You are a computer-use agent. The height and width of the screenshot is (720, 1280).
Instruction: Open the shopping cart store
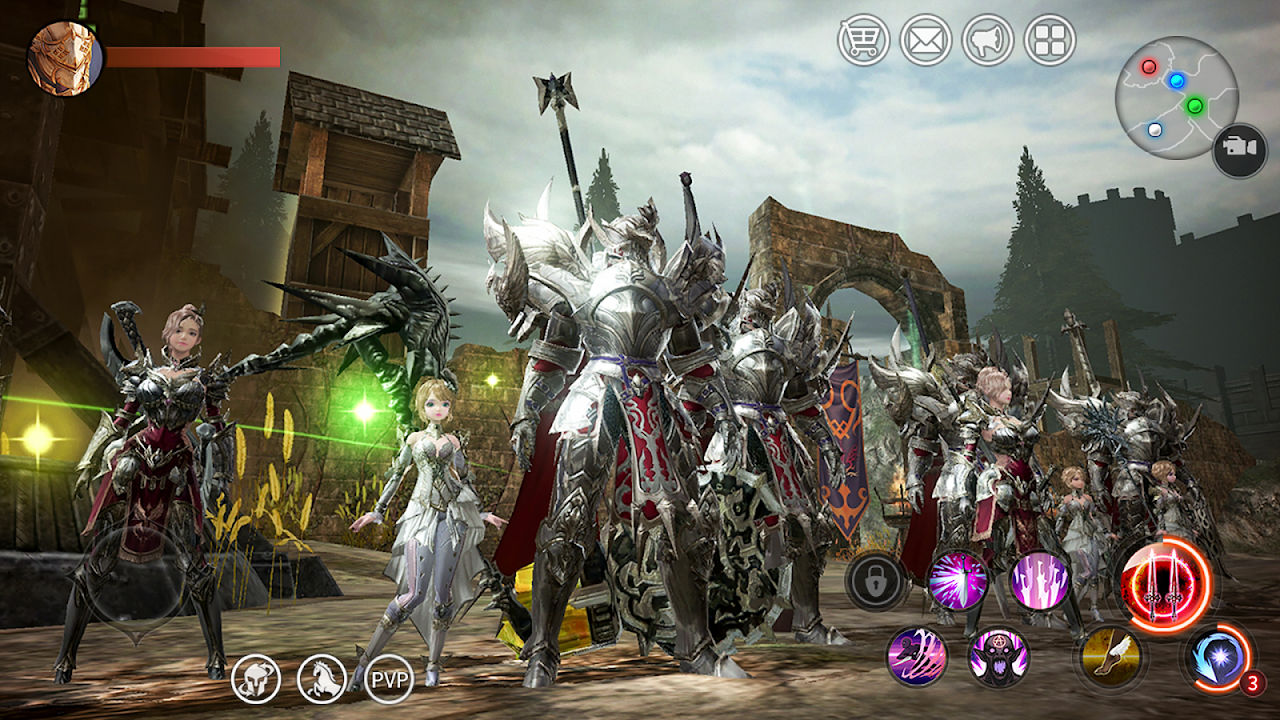863,41
